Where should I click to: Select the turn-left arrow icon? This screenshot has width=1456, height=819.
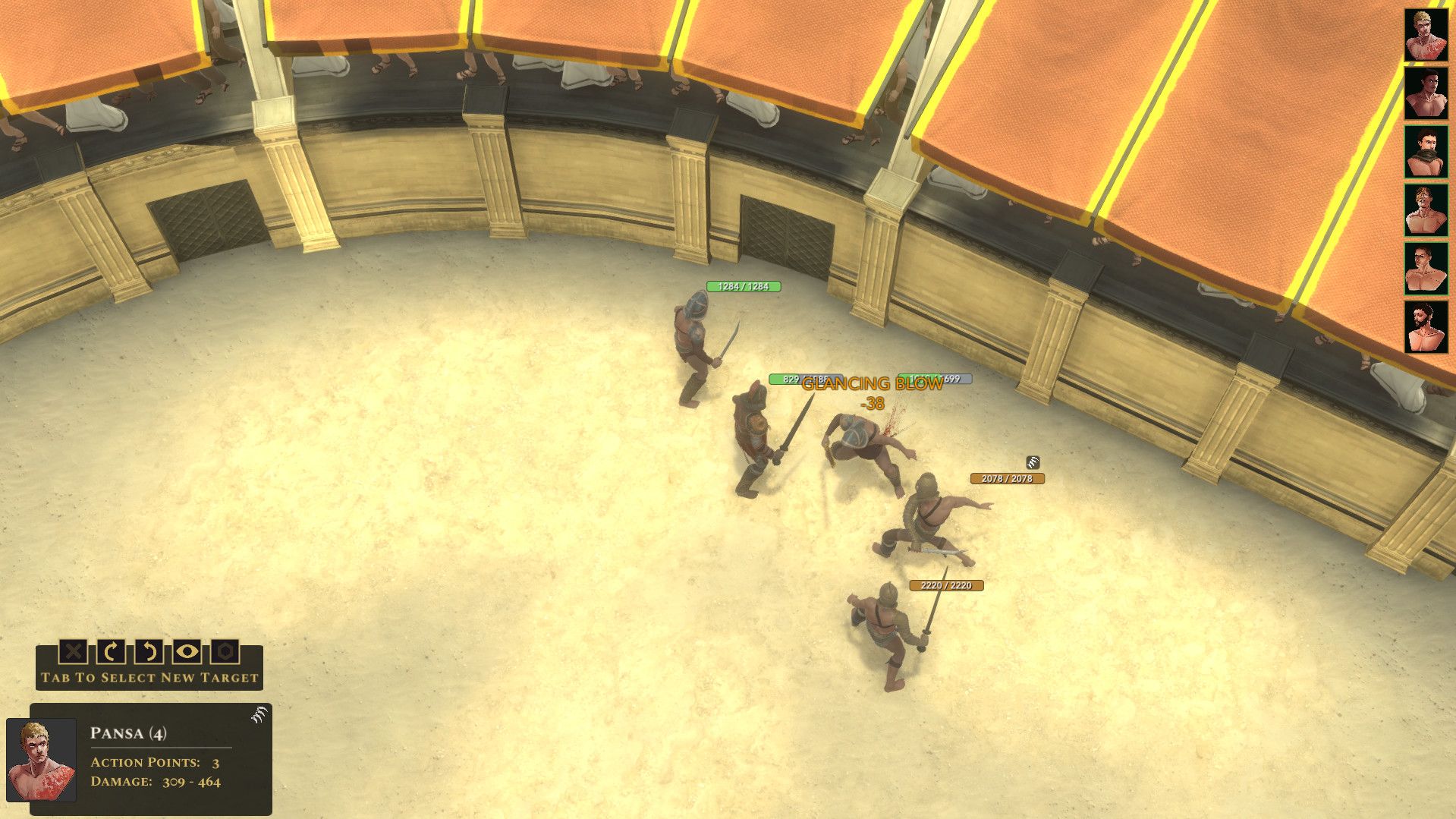point(151,653)
